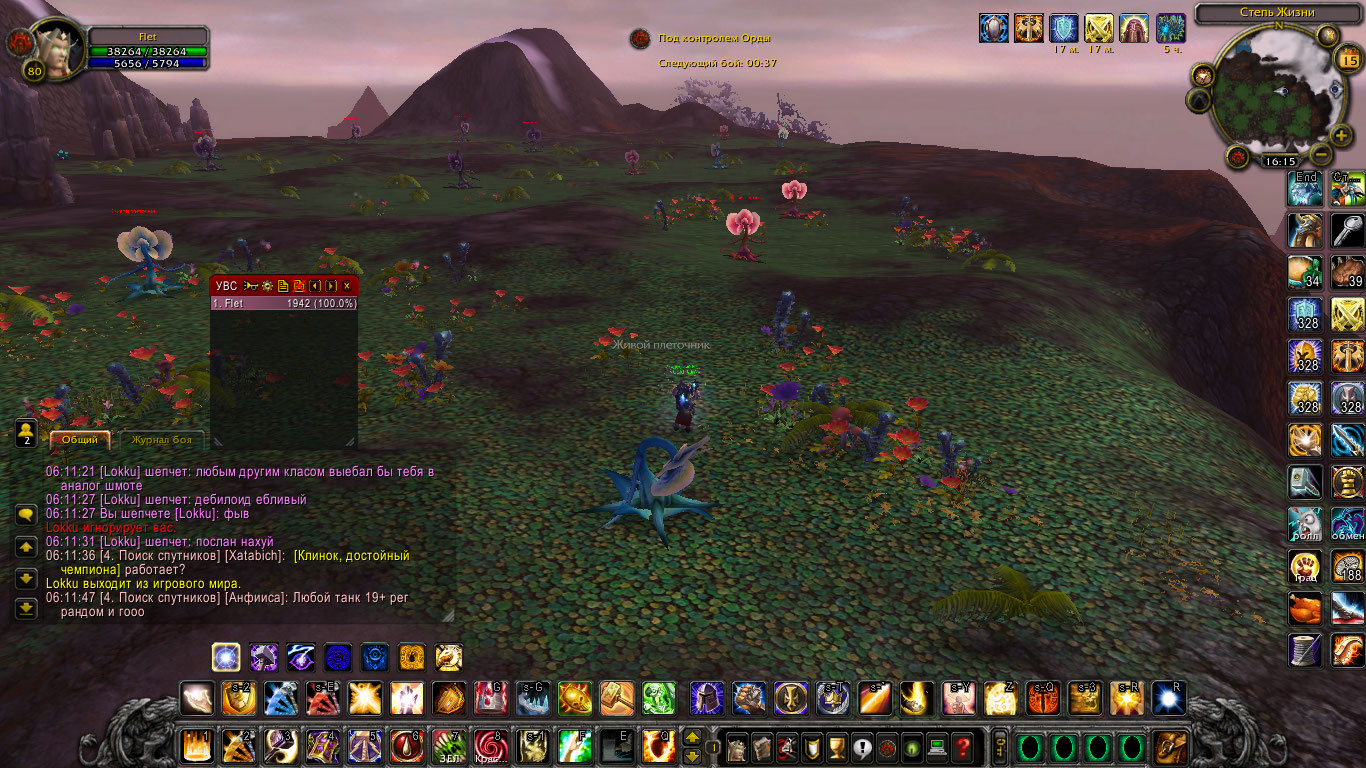Open the character info micro button

[737, 746]
